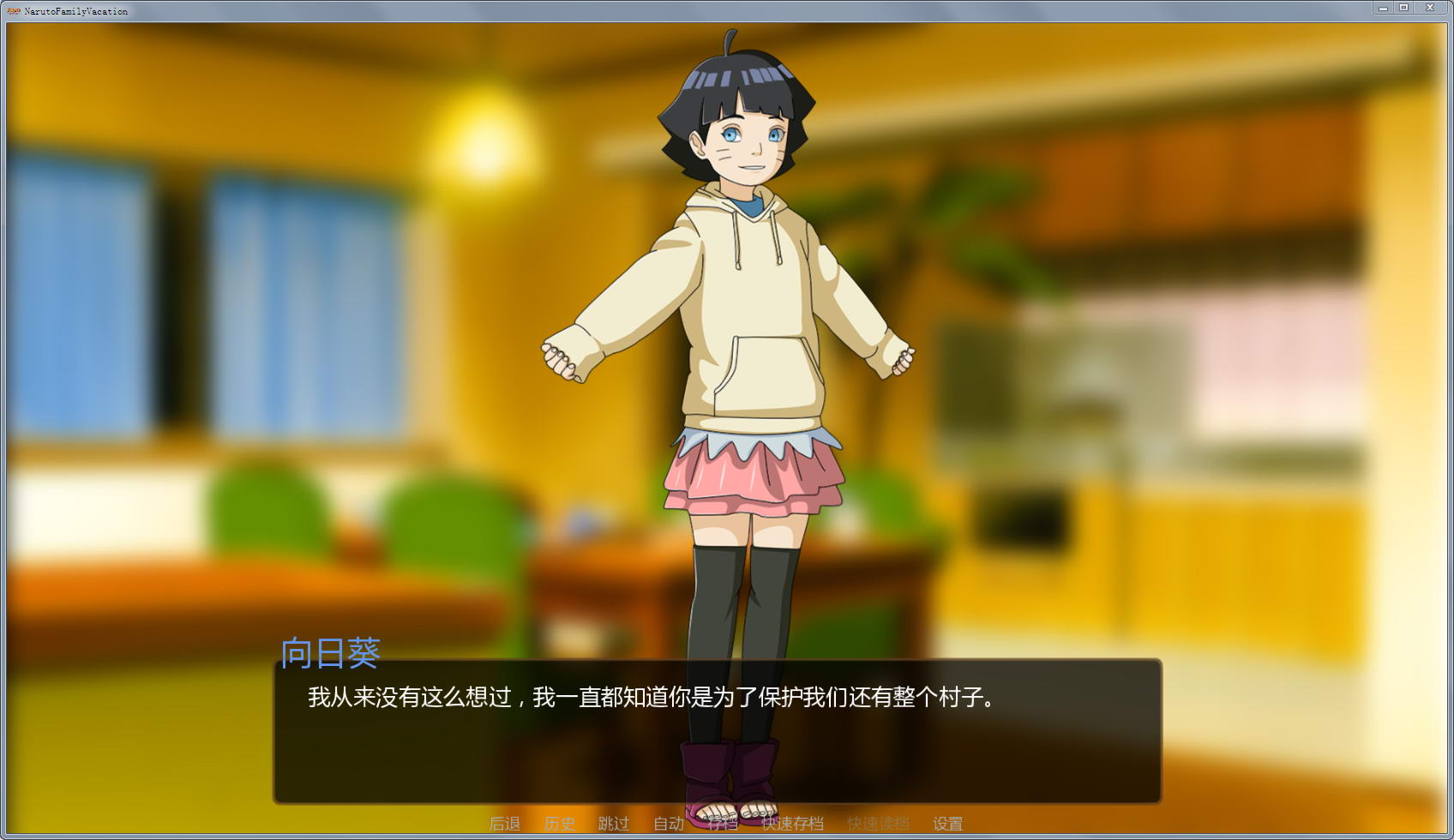Toggle 自动 auto-advance mode
Screen dimensions: 1454x840
[x=669, y=823]
